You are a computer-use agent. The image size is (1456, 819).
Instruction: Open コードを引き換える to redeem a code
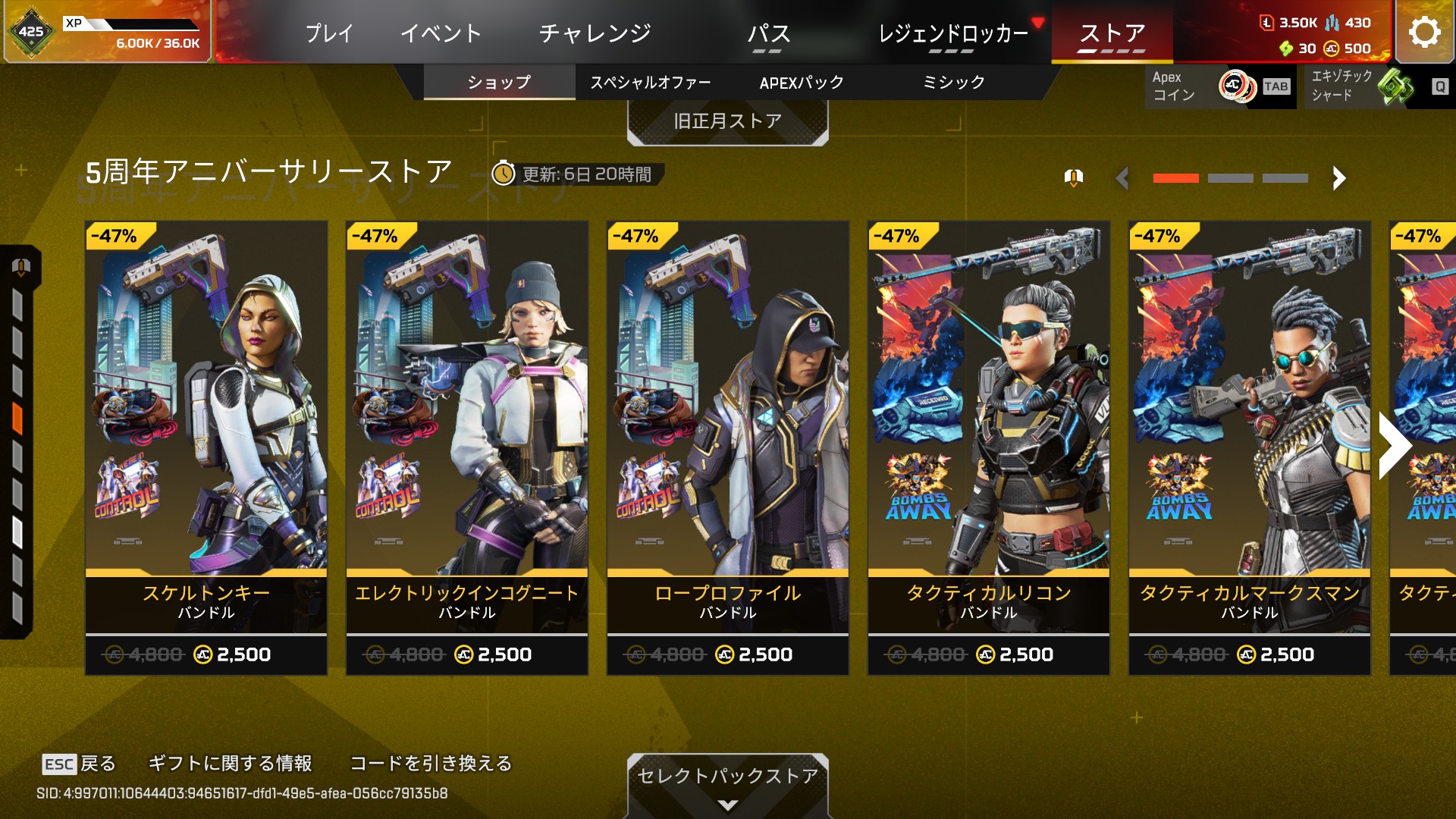(431, 763)
